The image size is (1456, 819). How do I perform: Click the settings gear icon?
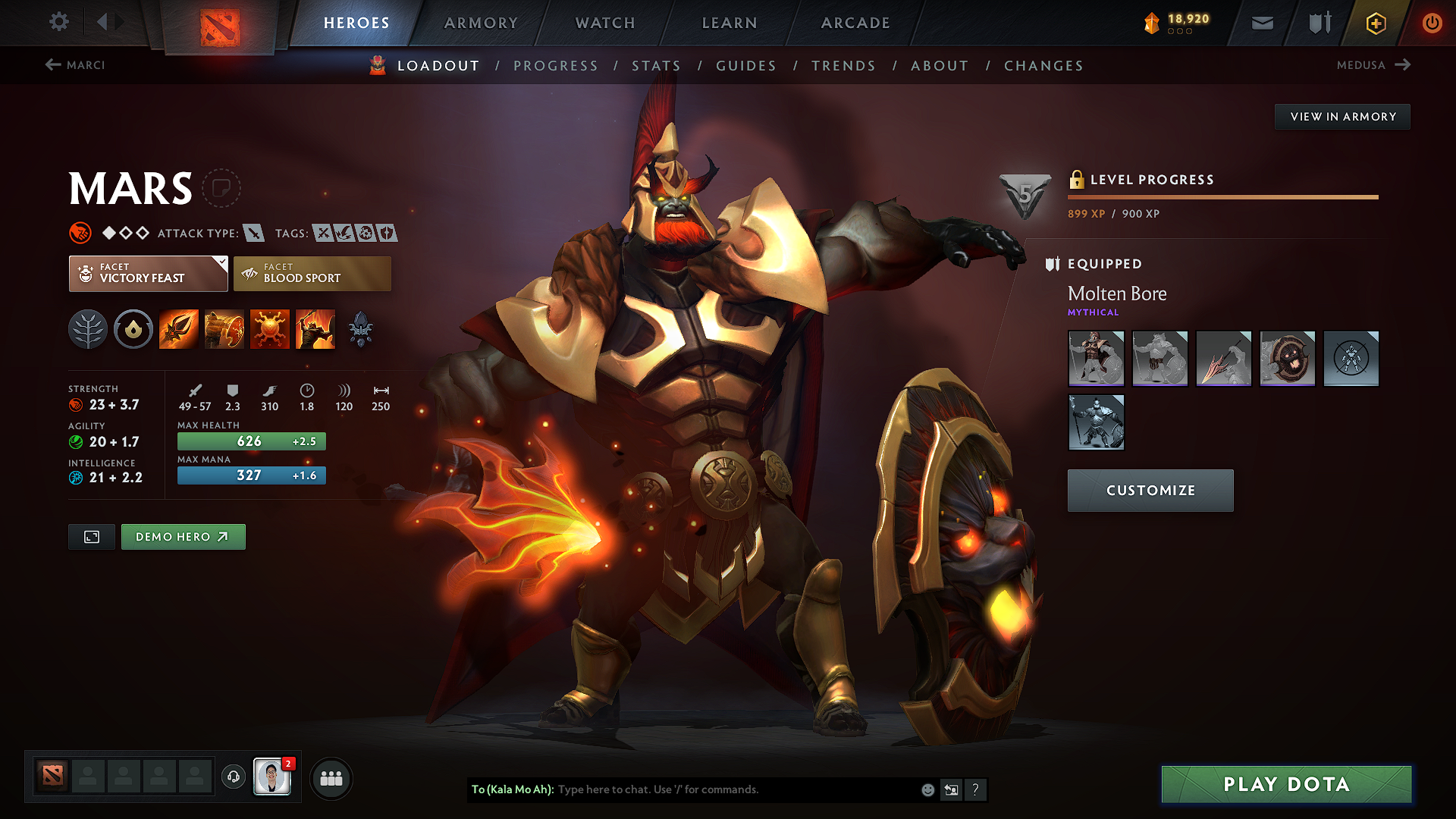pyautogui.click(x=58, y=22)
